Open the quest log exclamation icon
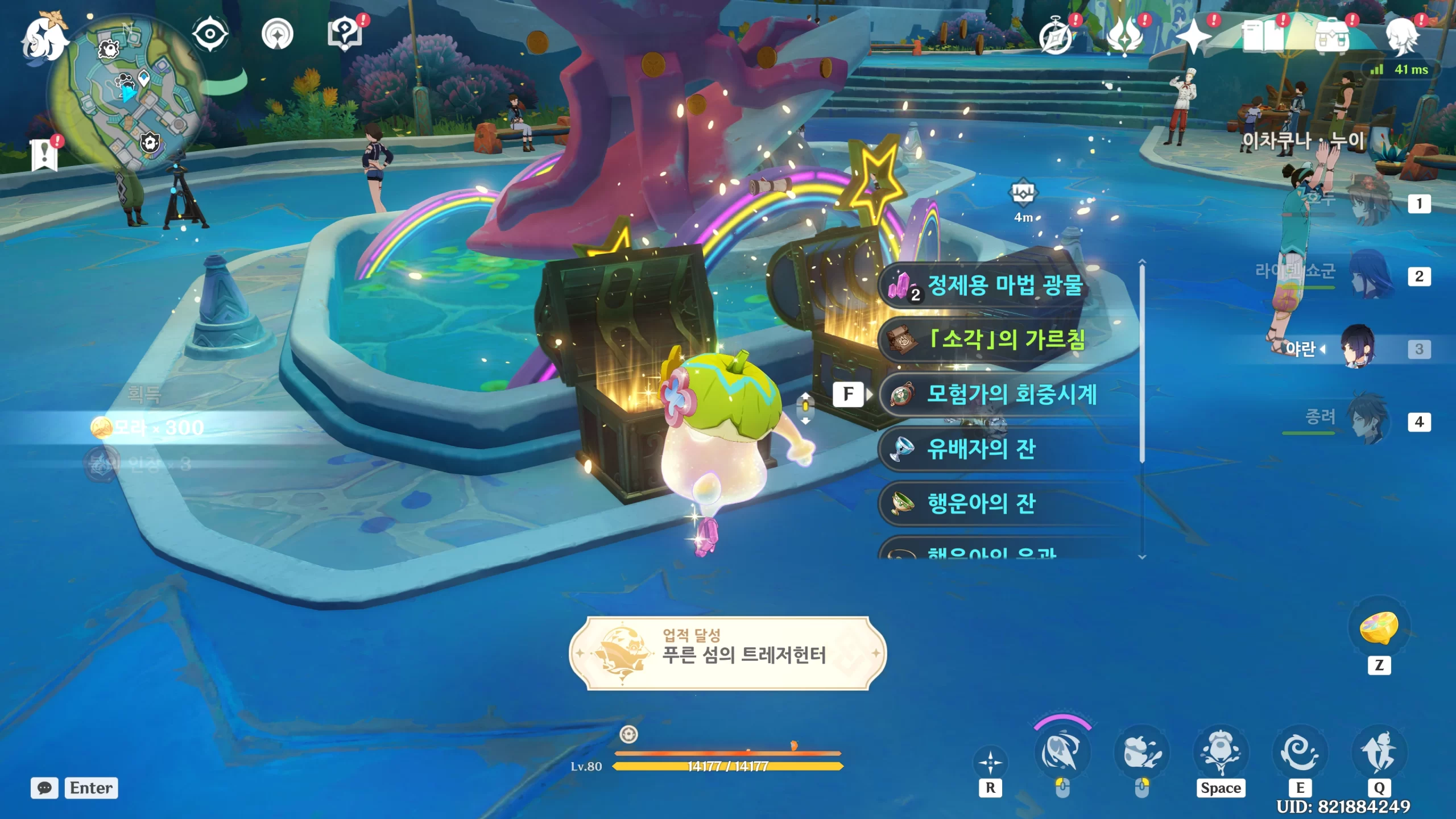1456x819 pixels. pyautogui.click(x=44, y=154)
